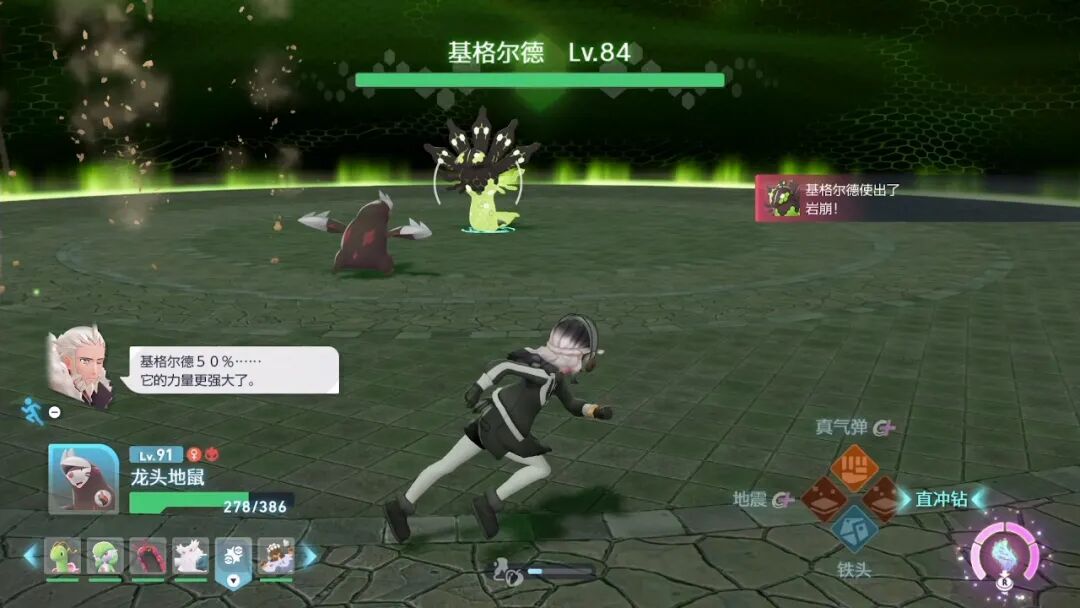
Task: Trigger the blue 铁头 steel move
Action: pyautogui.click(x=854, y=527)
